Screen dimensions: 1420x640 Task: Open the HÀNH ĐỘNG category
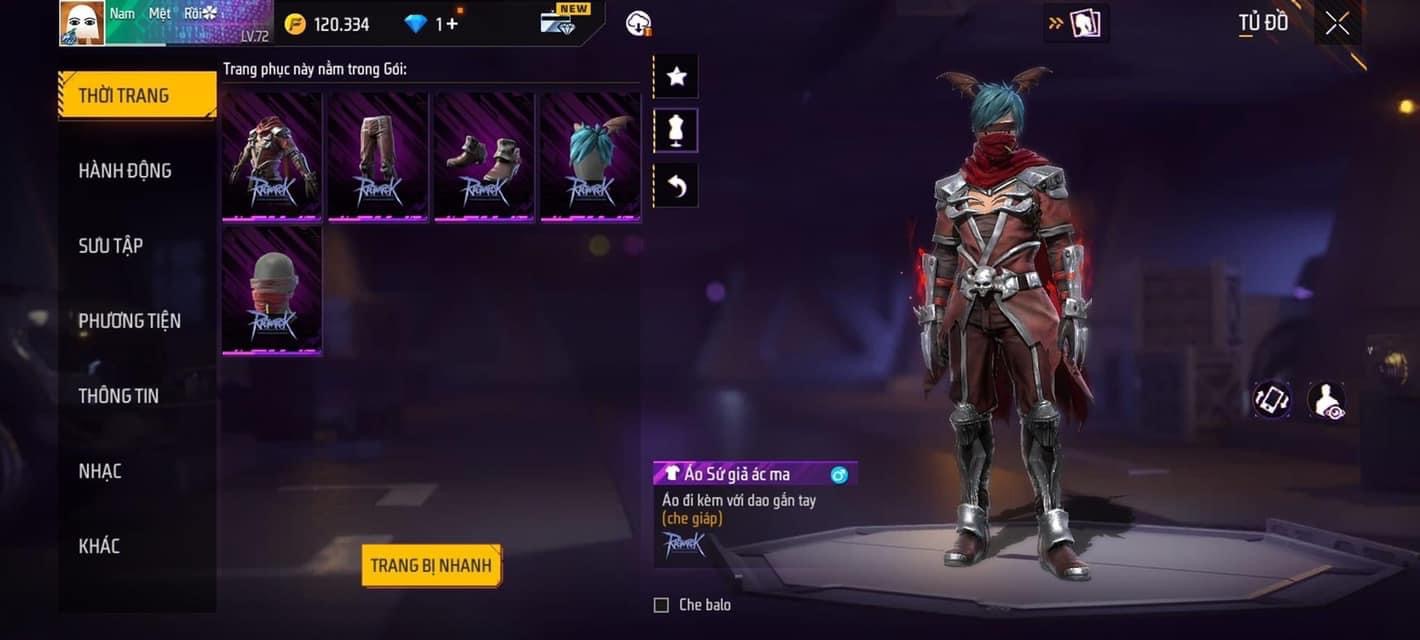tap(125, 171)
